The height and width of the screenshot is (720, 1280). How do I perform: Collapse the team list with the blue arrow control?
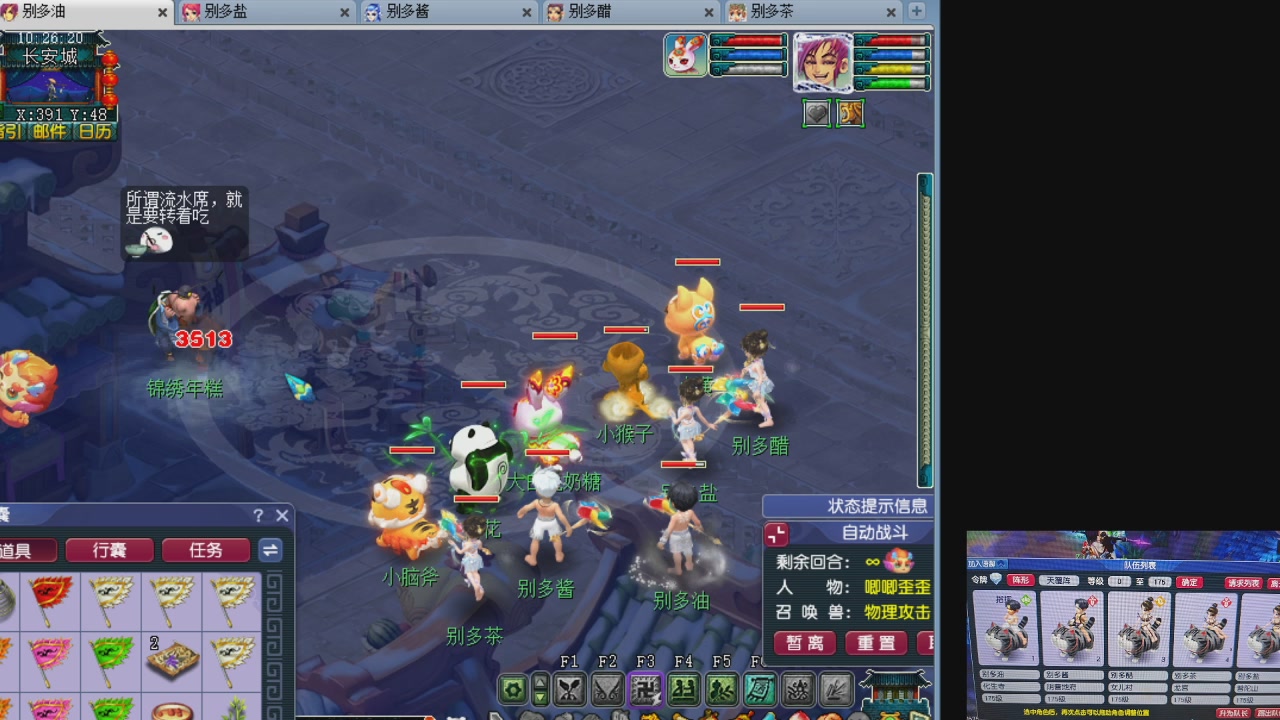pyautogui.click(x=999, y=561)
